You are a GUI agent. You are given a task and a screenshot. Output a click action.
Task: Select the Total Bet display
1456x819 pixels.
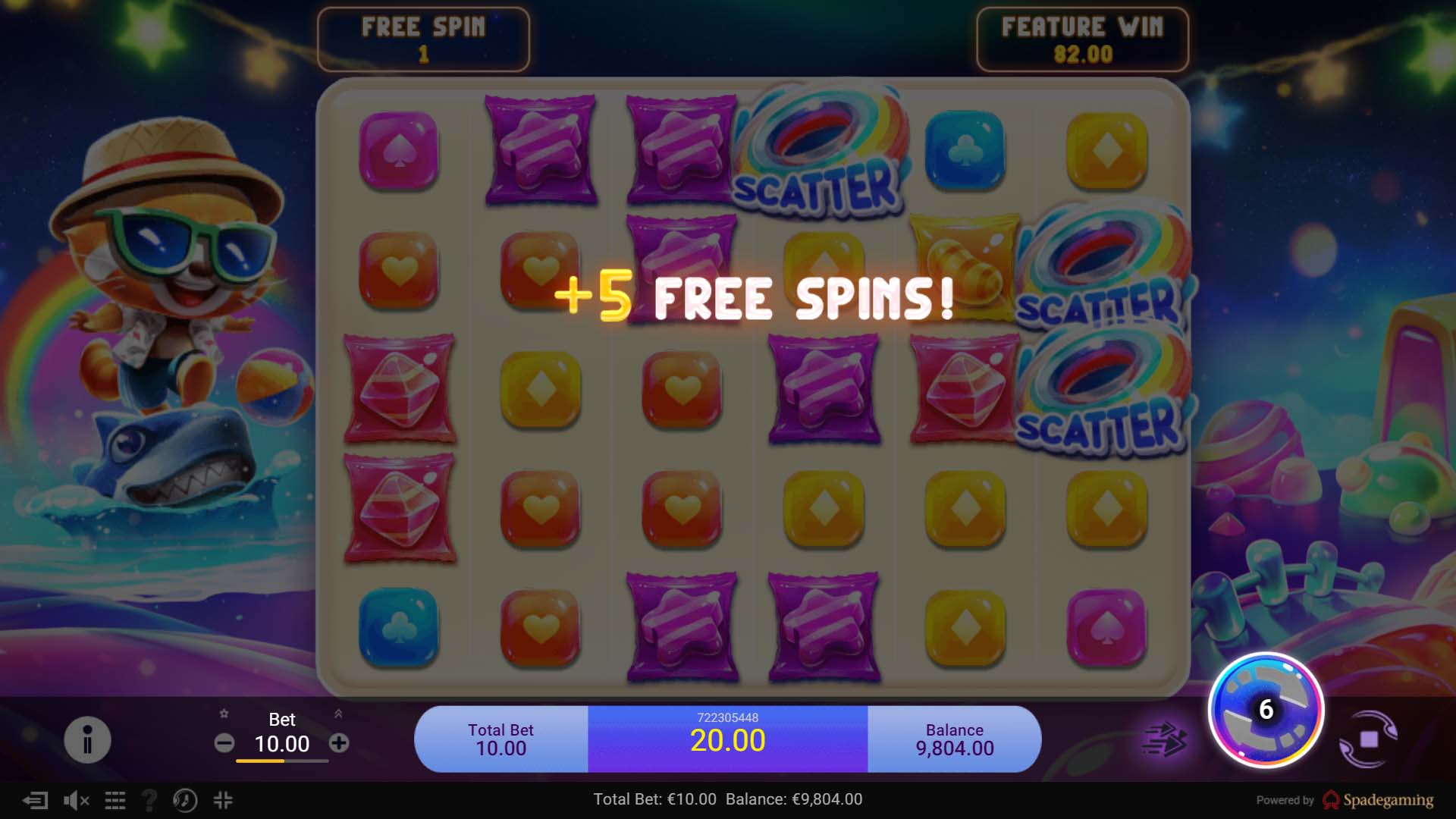pos(500,738)
